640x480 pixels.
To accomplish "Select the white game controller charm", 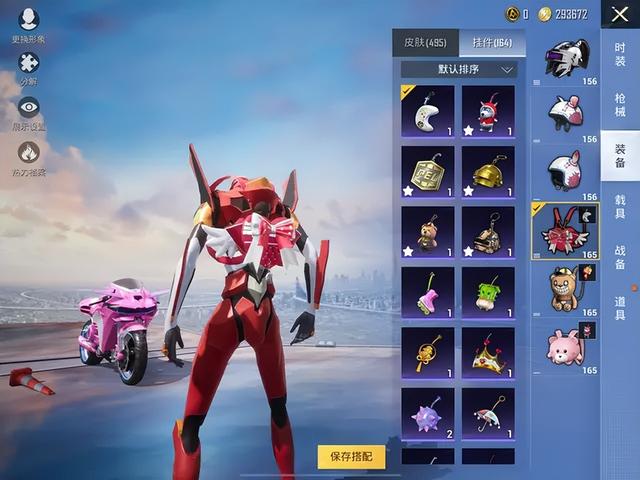I will pyautogui.click(x=427, y=111).
